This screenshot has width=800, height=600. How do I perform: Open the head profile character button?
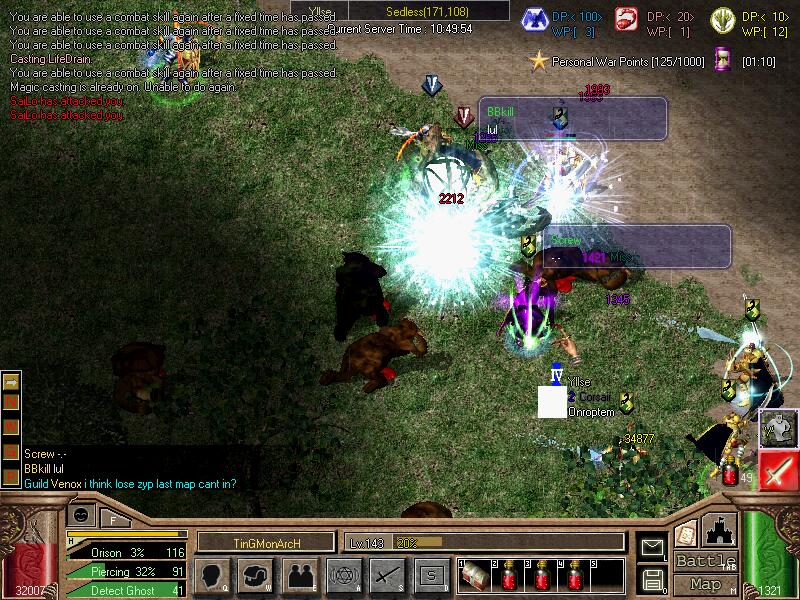211,576
